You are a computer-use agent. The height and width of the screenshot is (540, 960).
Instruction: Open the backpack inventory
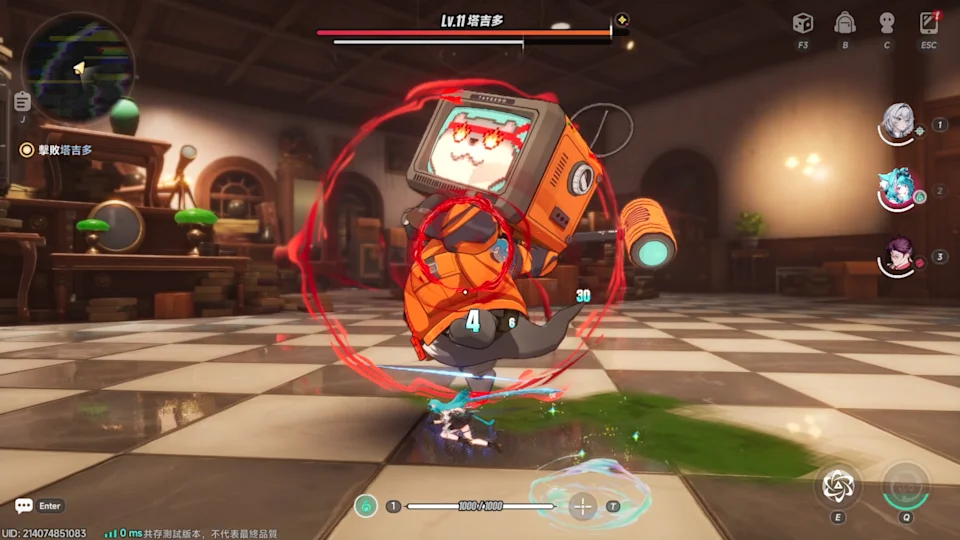845,23
